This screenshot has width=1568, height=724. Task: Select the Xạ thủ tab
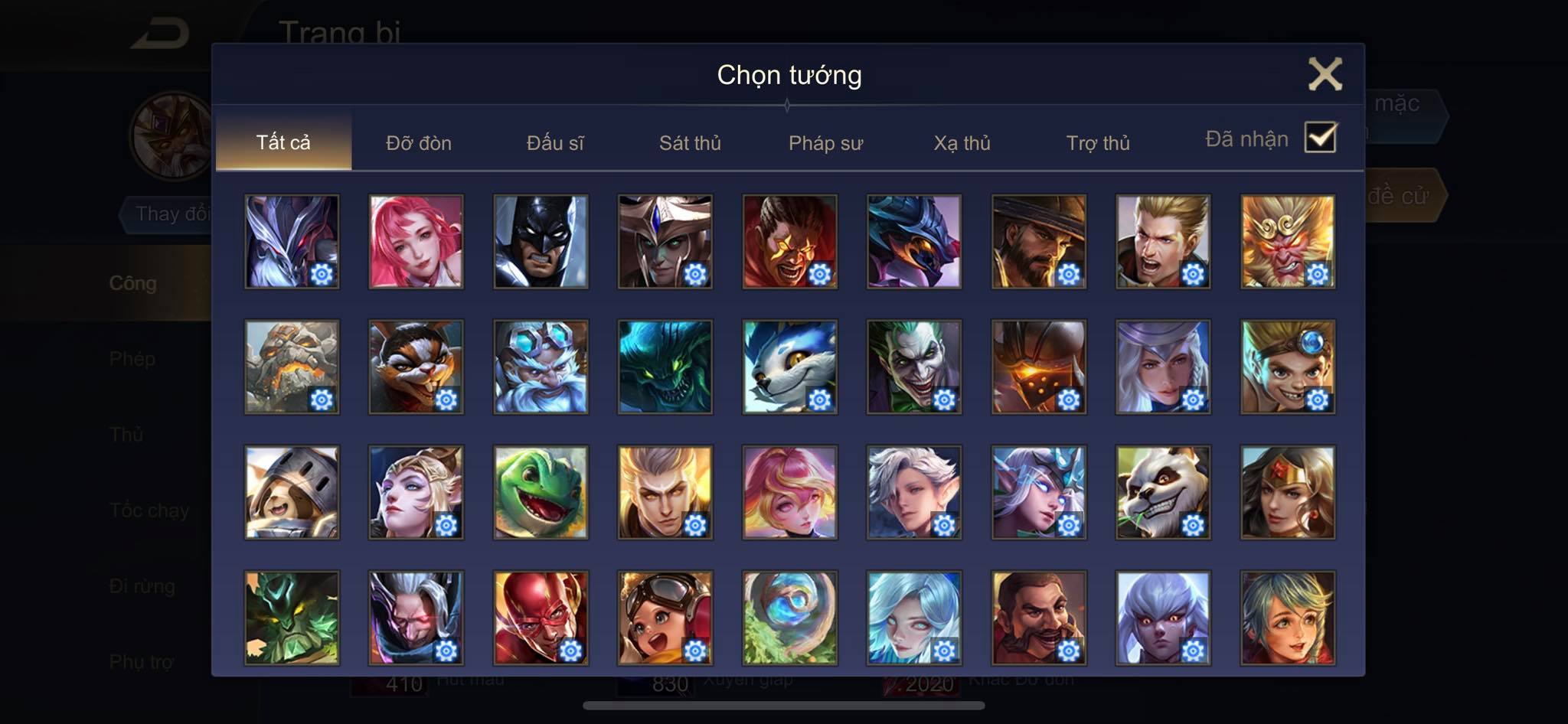point(962,143)
